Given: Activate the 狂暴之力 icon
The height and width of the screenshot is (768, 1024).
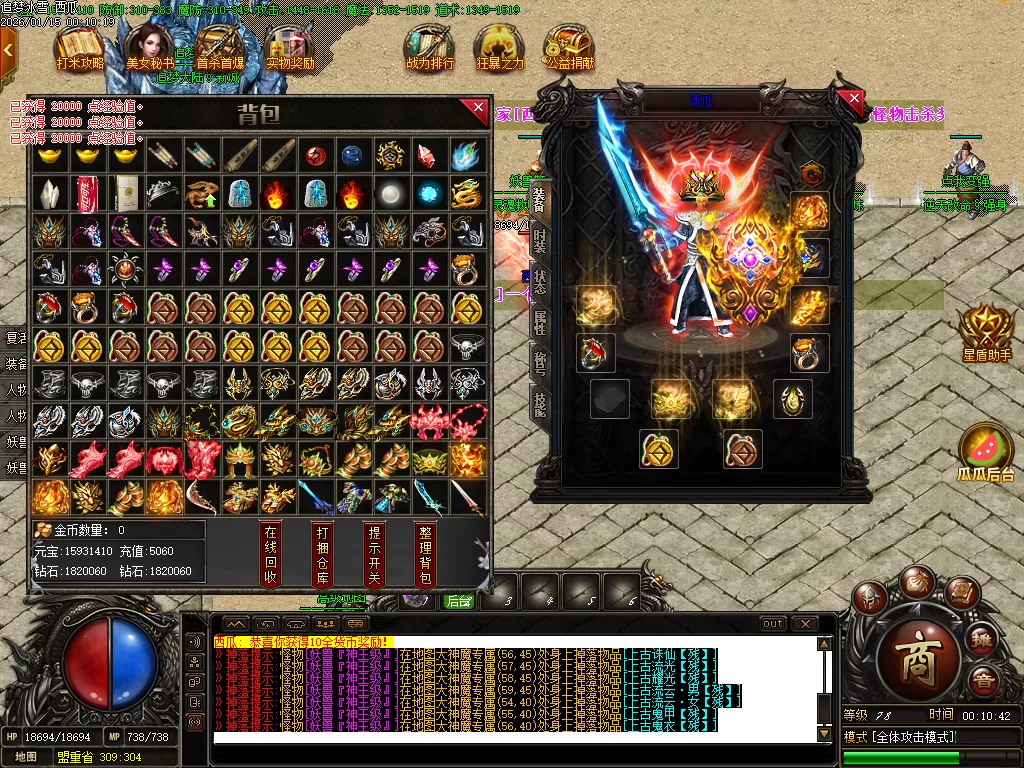Looking at the screenshot, I should 499,48.
